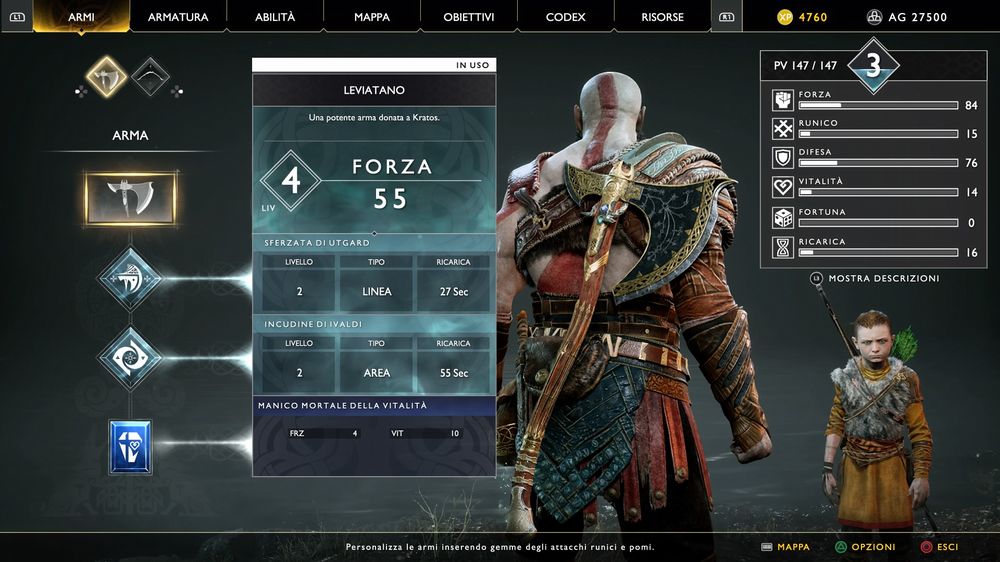Image resolution: width=1000 pixels, height=562 pixels.
Task: Select the RUNICO stat row
Action: (x=873, y=129)
